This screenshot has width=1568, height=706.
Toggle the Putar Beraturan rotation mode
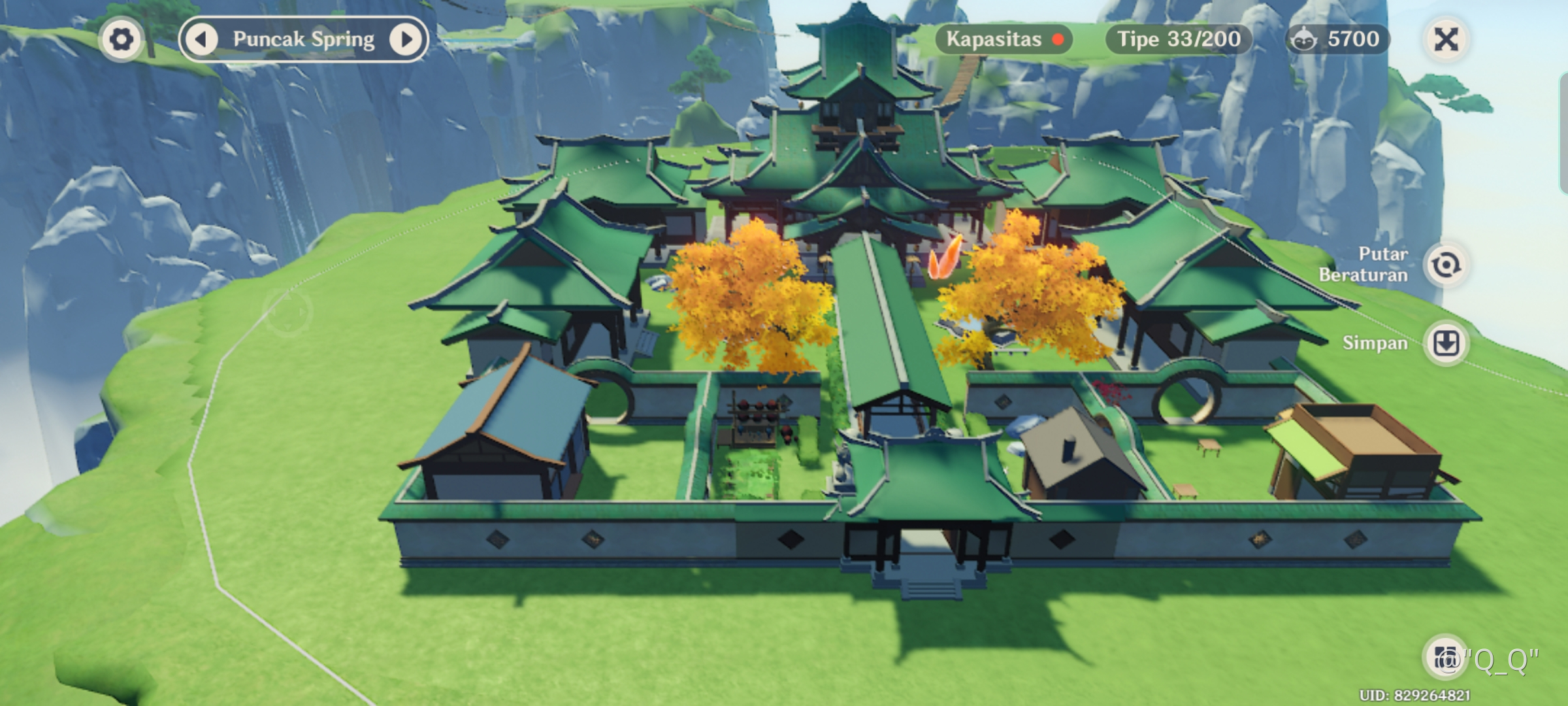point(1446,265)
